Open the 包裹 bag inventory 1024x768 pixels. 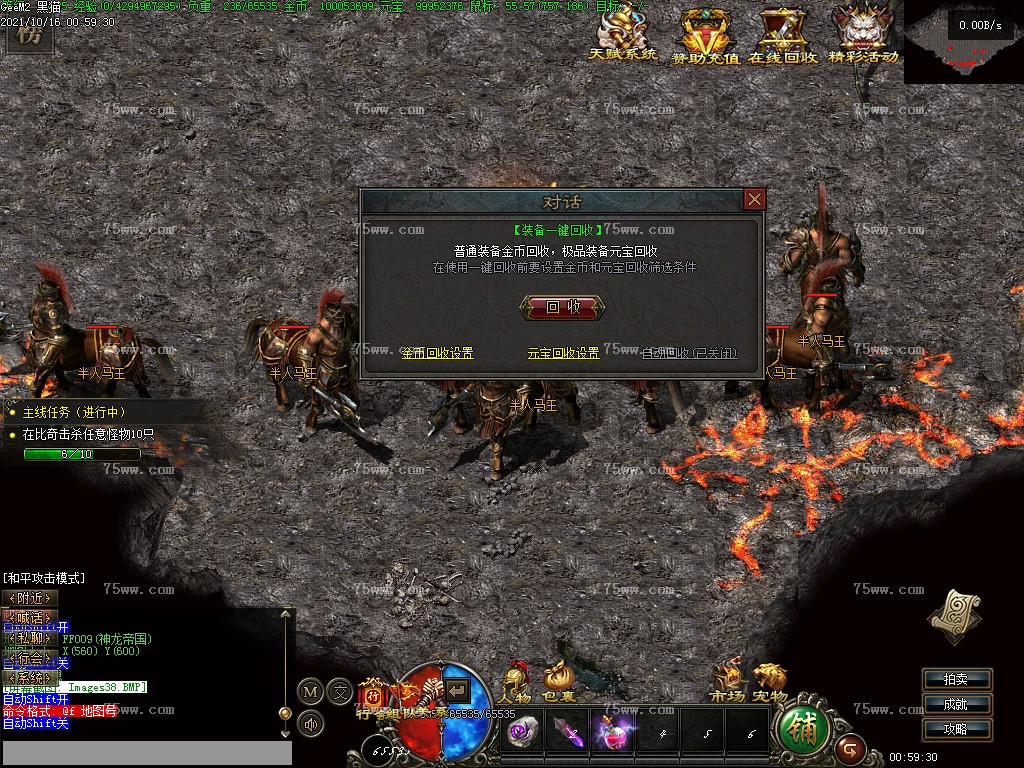[560, 683]
